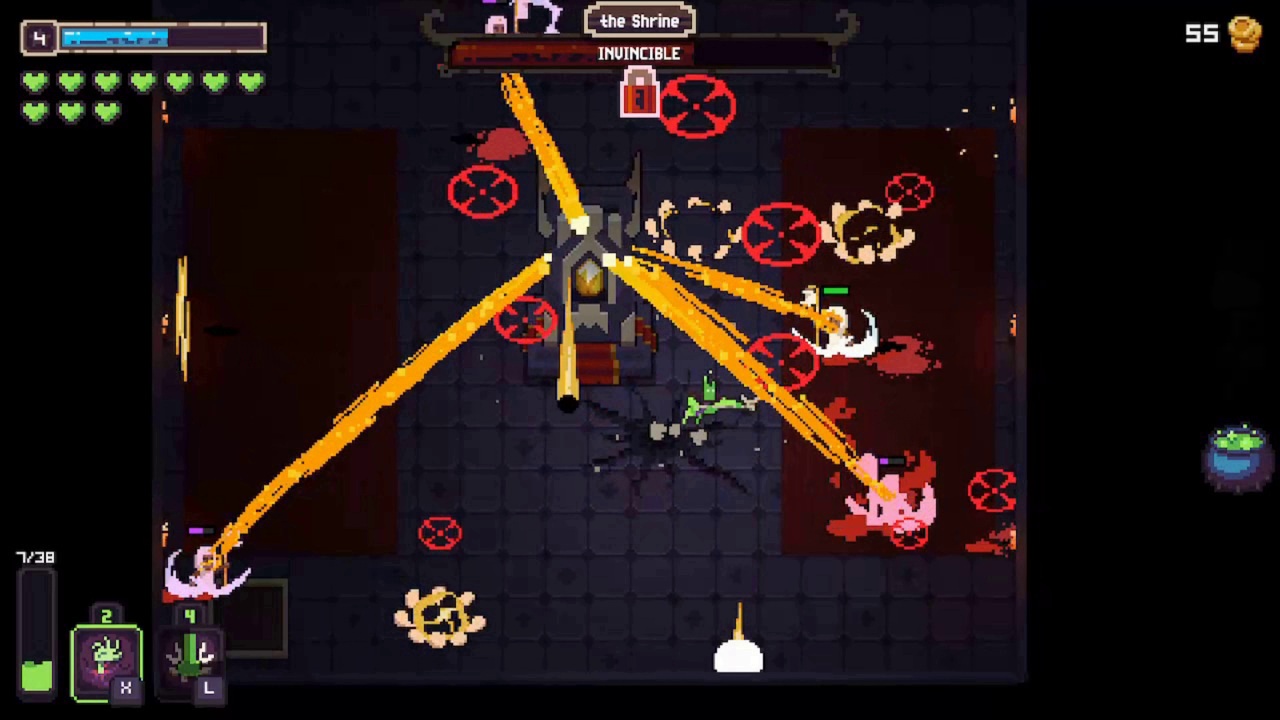Pick up the white potion drop at the bottom
This screenshot has width=1280, height=720.
[739, 655]
